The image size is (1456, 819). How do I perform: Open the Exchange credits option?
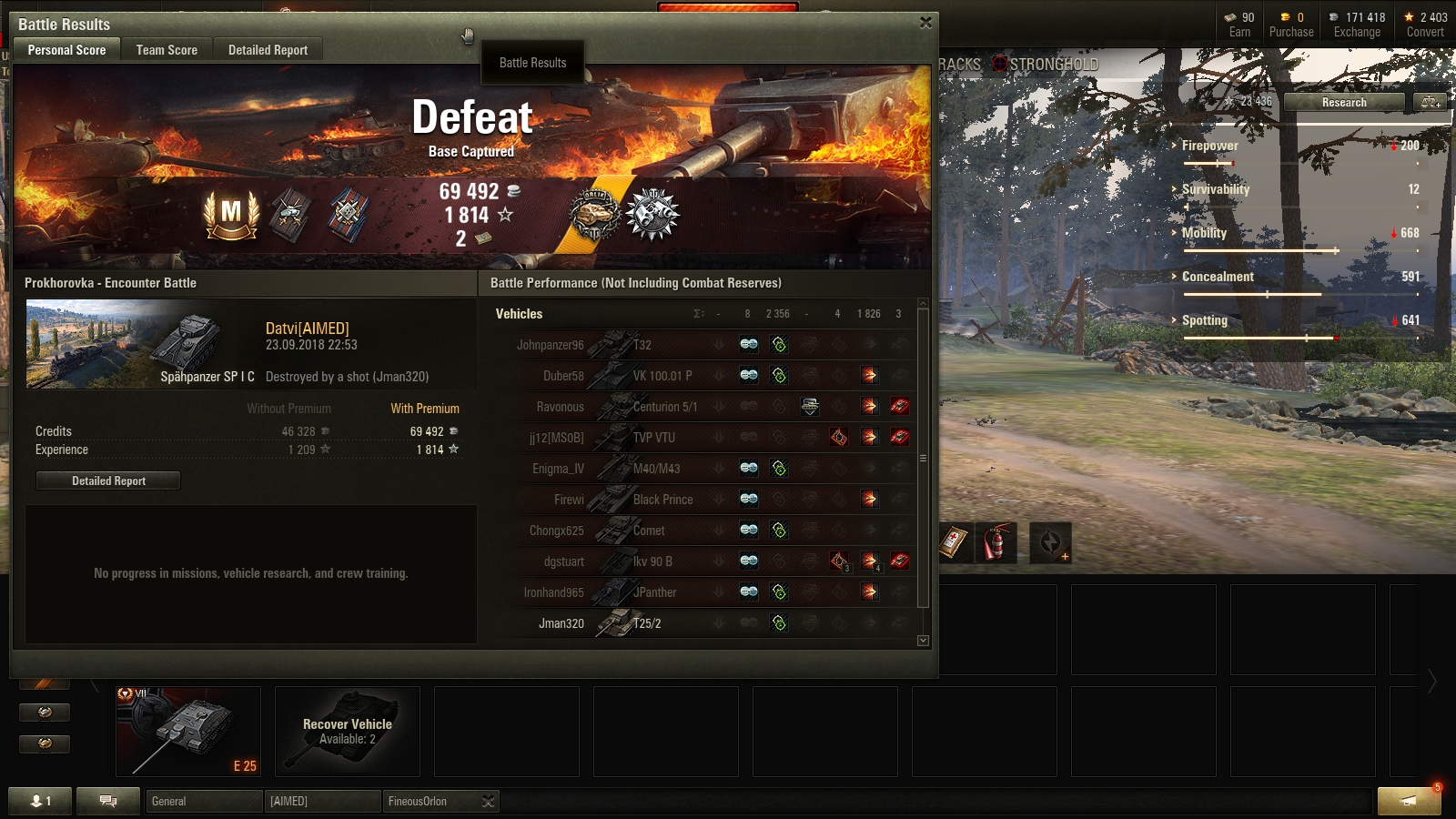[x=1357, y=25]
